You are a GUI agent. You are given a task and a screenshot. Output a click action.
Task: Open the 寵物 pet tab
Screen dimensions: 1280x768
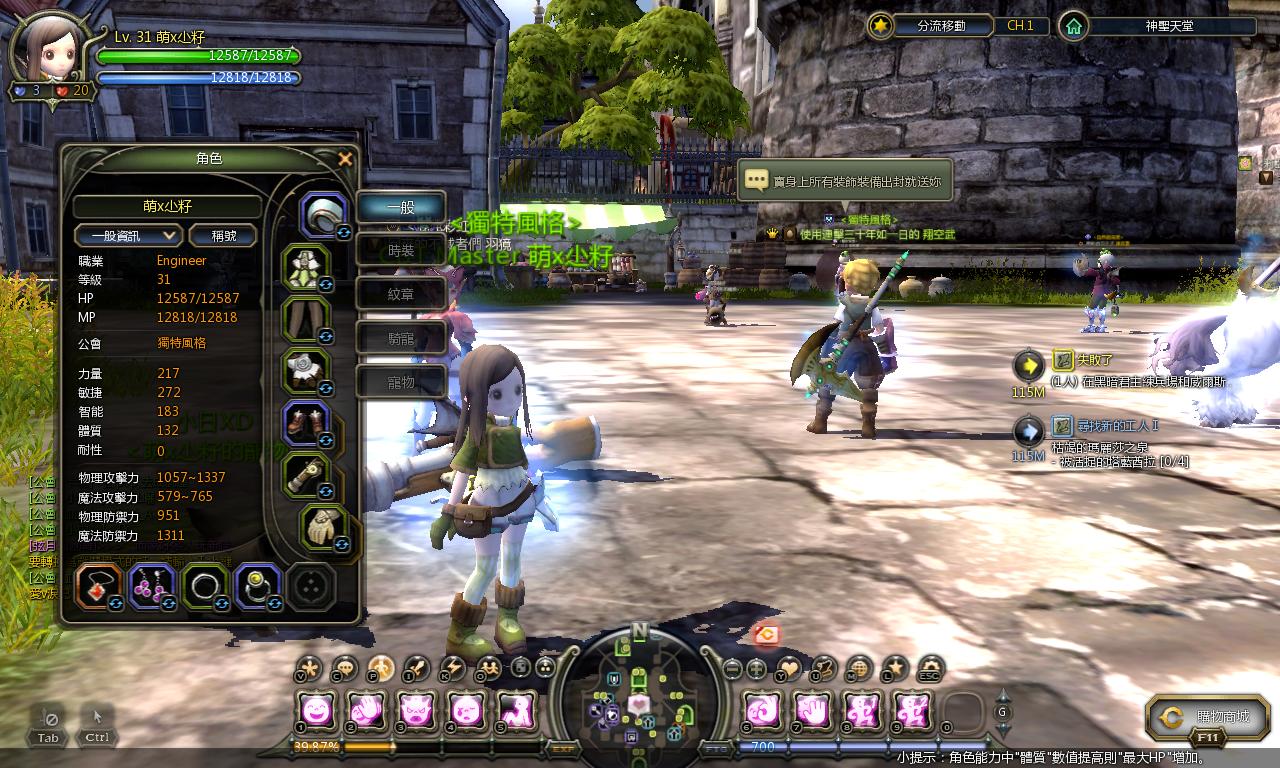(401, 382)
